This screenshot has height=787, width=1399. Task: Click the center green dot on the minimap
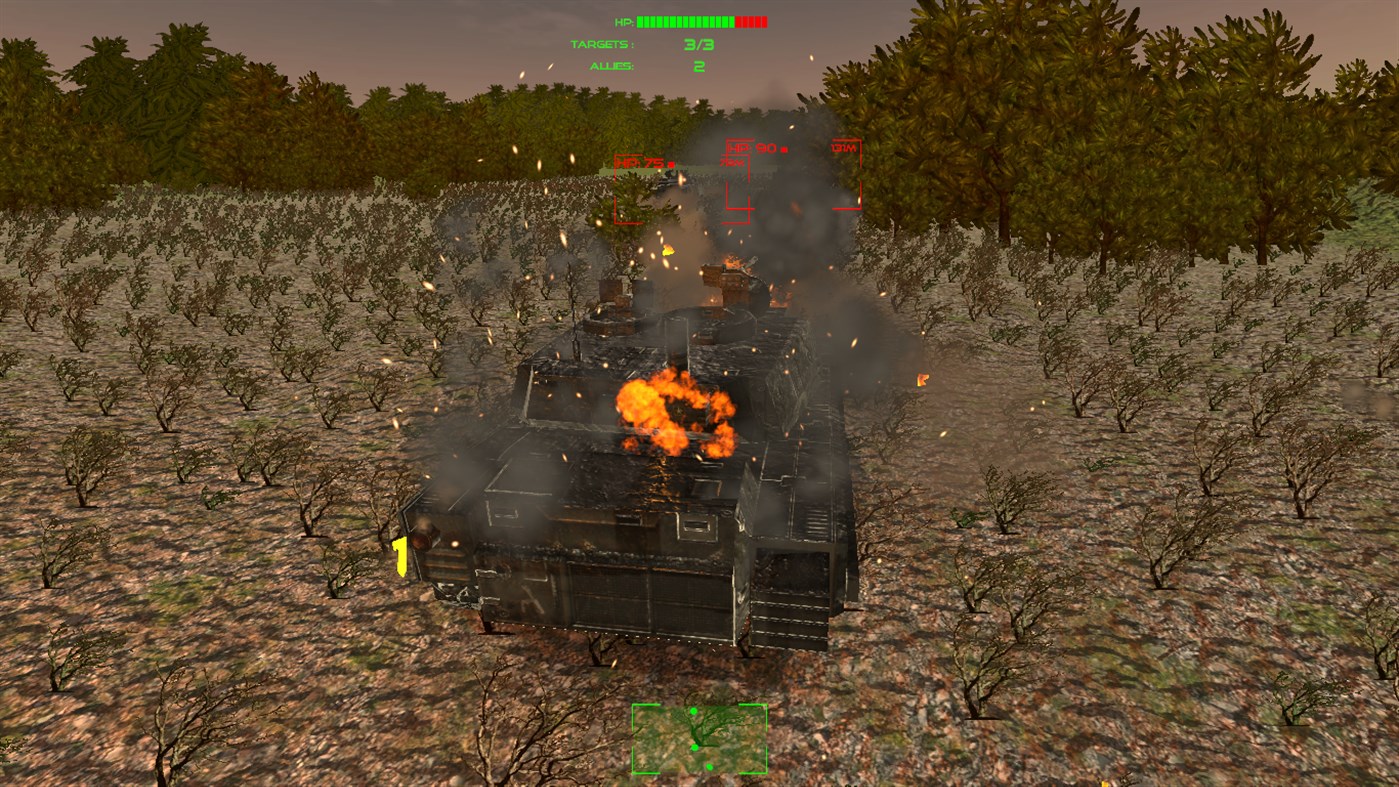tap(694, 745)
